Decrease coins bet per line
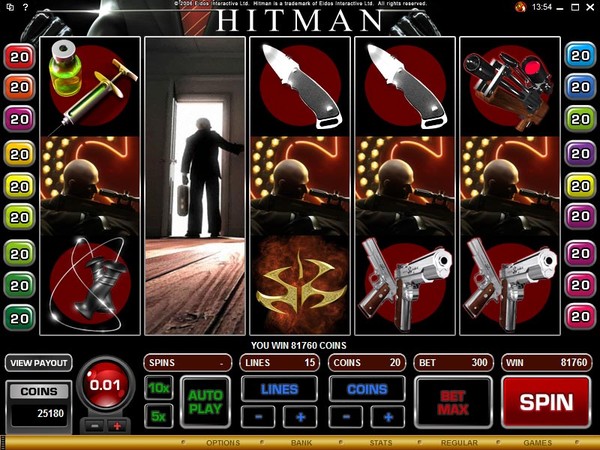Image resolution: width=600 pixels, height=450 pixels. pos(349,416)
